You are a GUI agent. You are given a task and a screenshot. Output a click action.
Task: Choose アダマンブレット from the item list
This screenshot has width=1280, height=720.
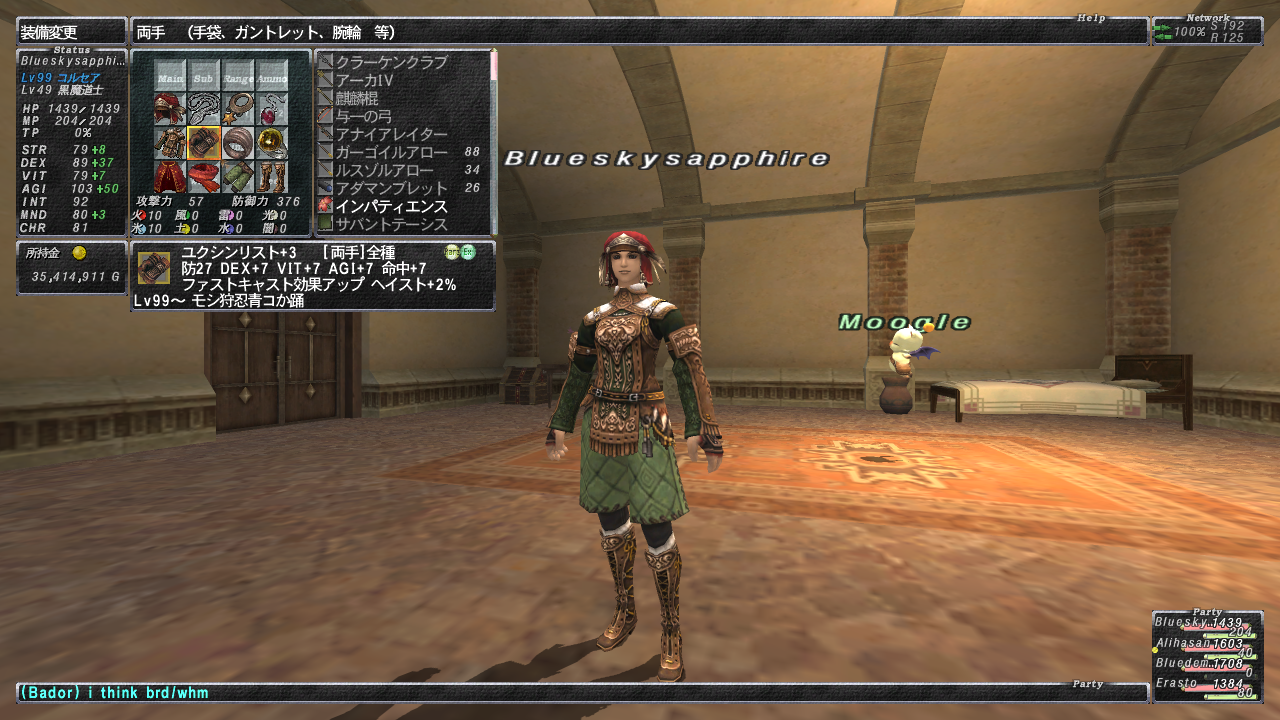[x=391, y=188]
